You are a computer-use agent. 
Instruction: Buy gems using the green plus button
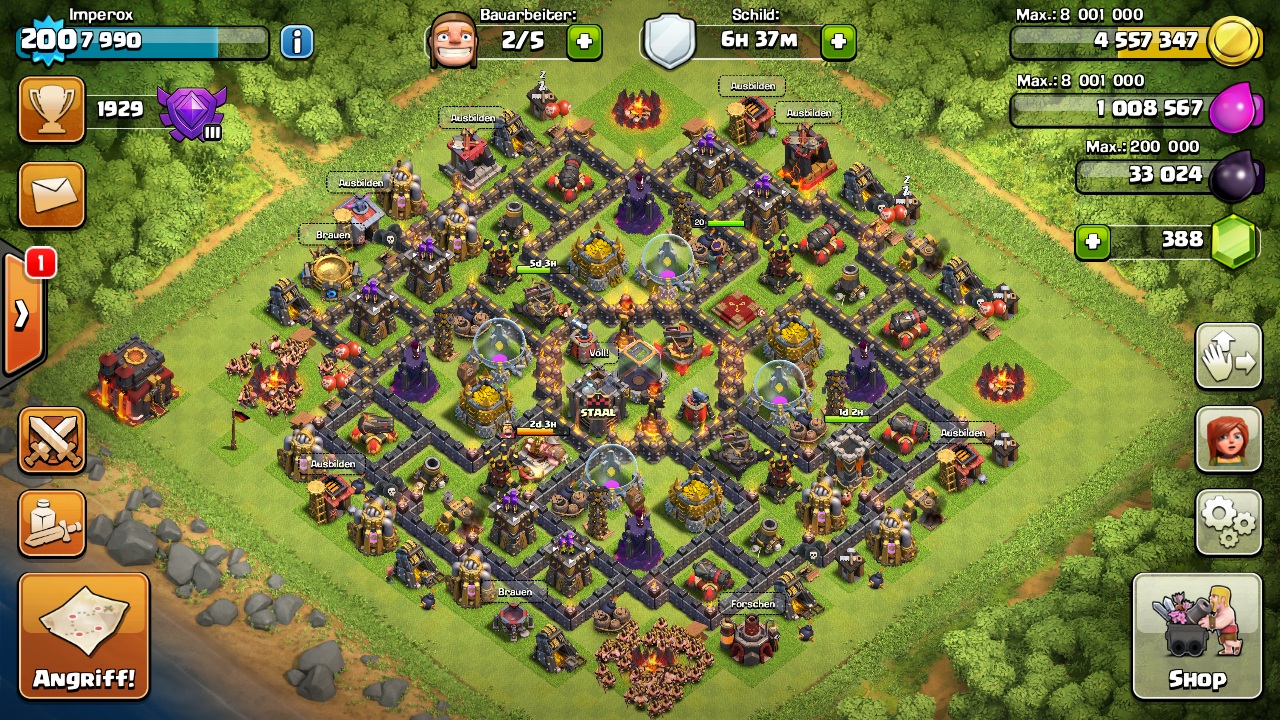point(1093,241)
